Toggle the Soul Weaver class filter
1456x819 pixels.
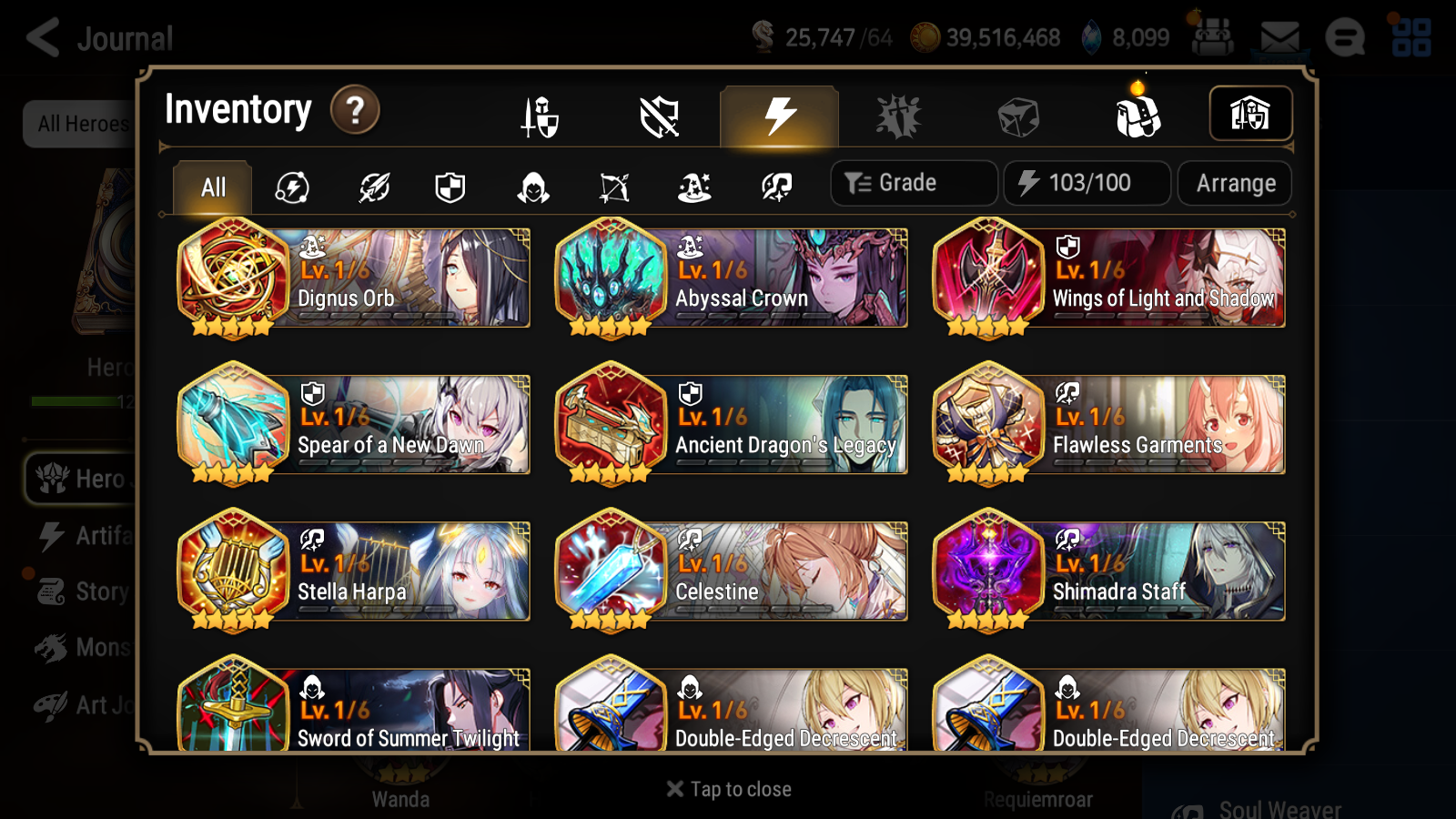tap(775, 187)
